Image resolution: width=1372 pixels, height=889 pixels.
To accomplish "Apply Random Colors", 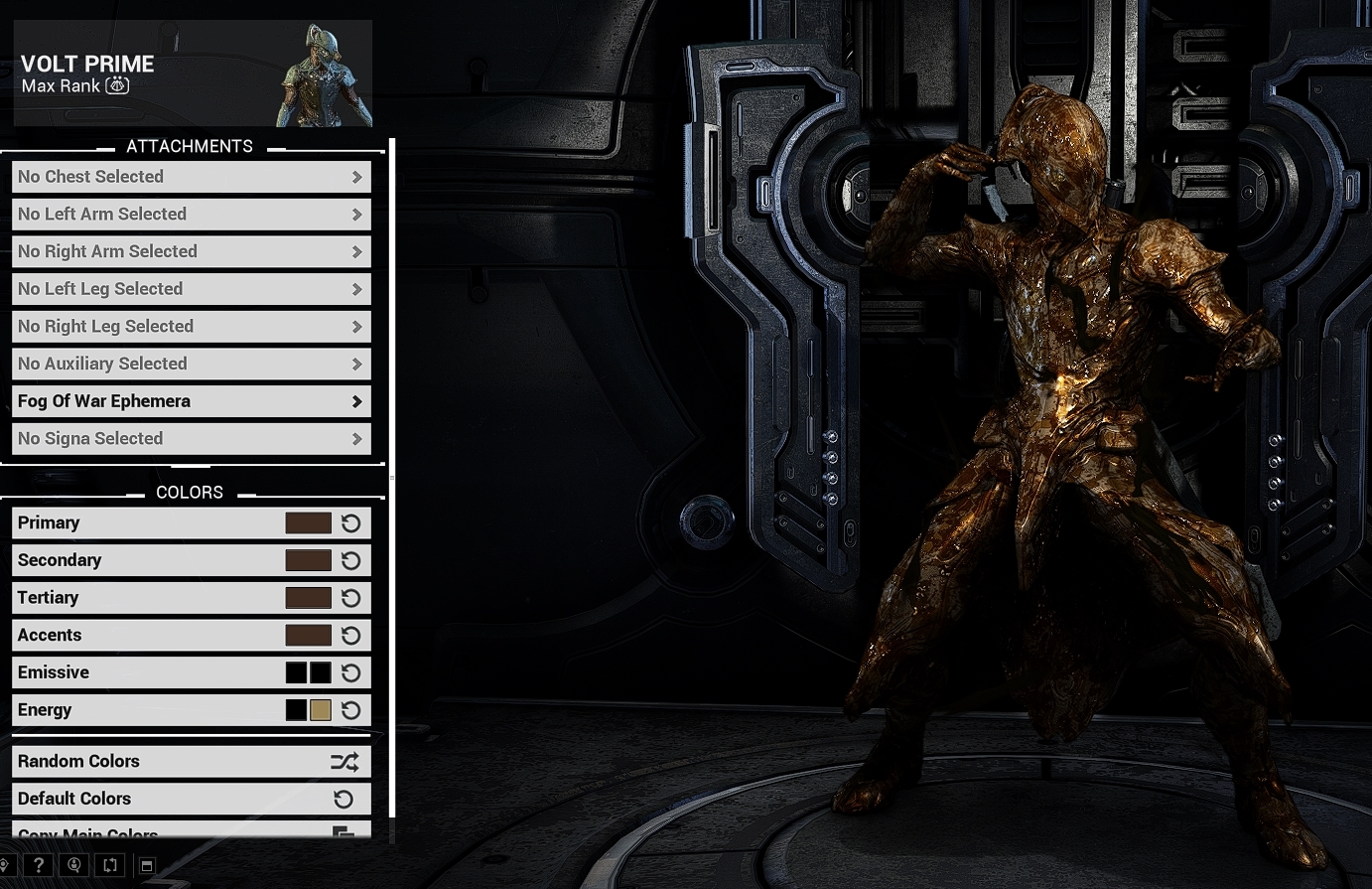I will click(x=191, y=762).
